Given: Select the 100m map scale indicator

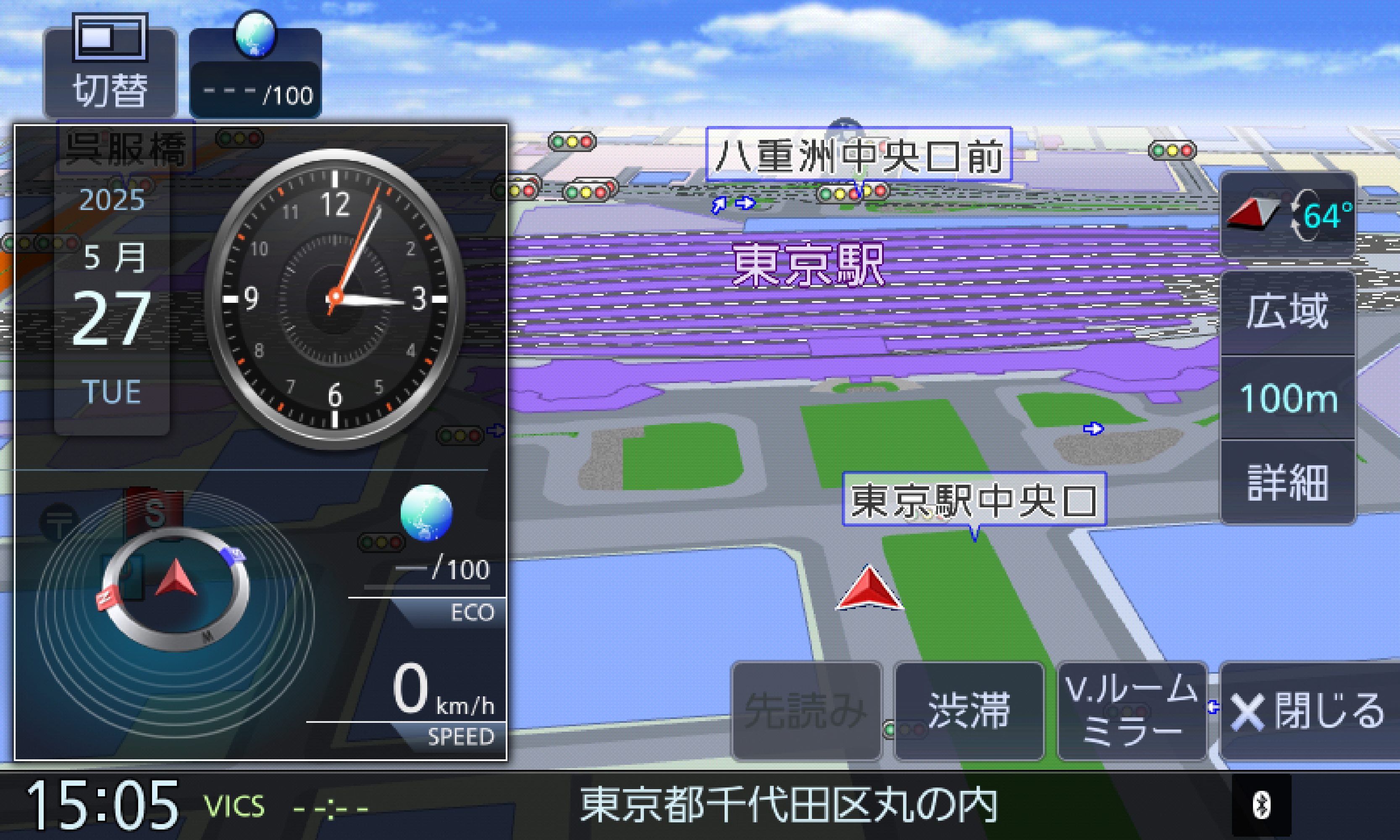Looking at the screenshot, I should coord(1287,398).
